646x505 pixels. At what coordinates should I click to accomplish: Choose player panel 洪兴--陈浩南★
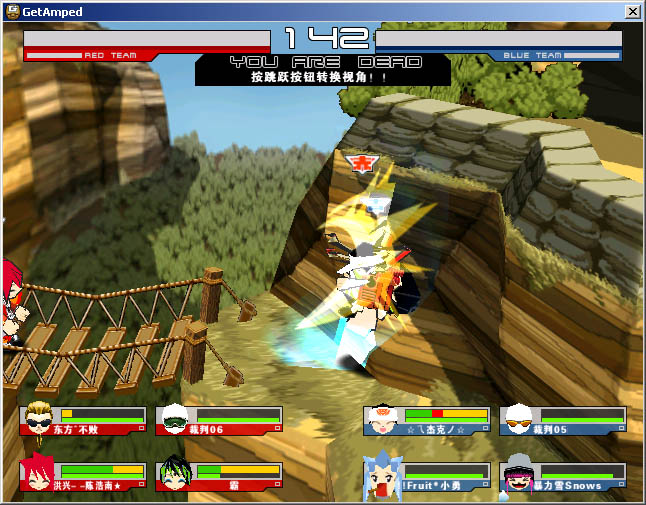pos(83,477)
